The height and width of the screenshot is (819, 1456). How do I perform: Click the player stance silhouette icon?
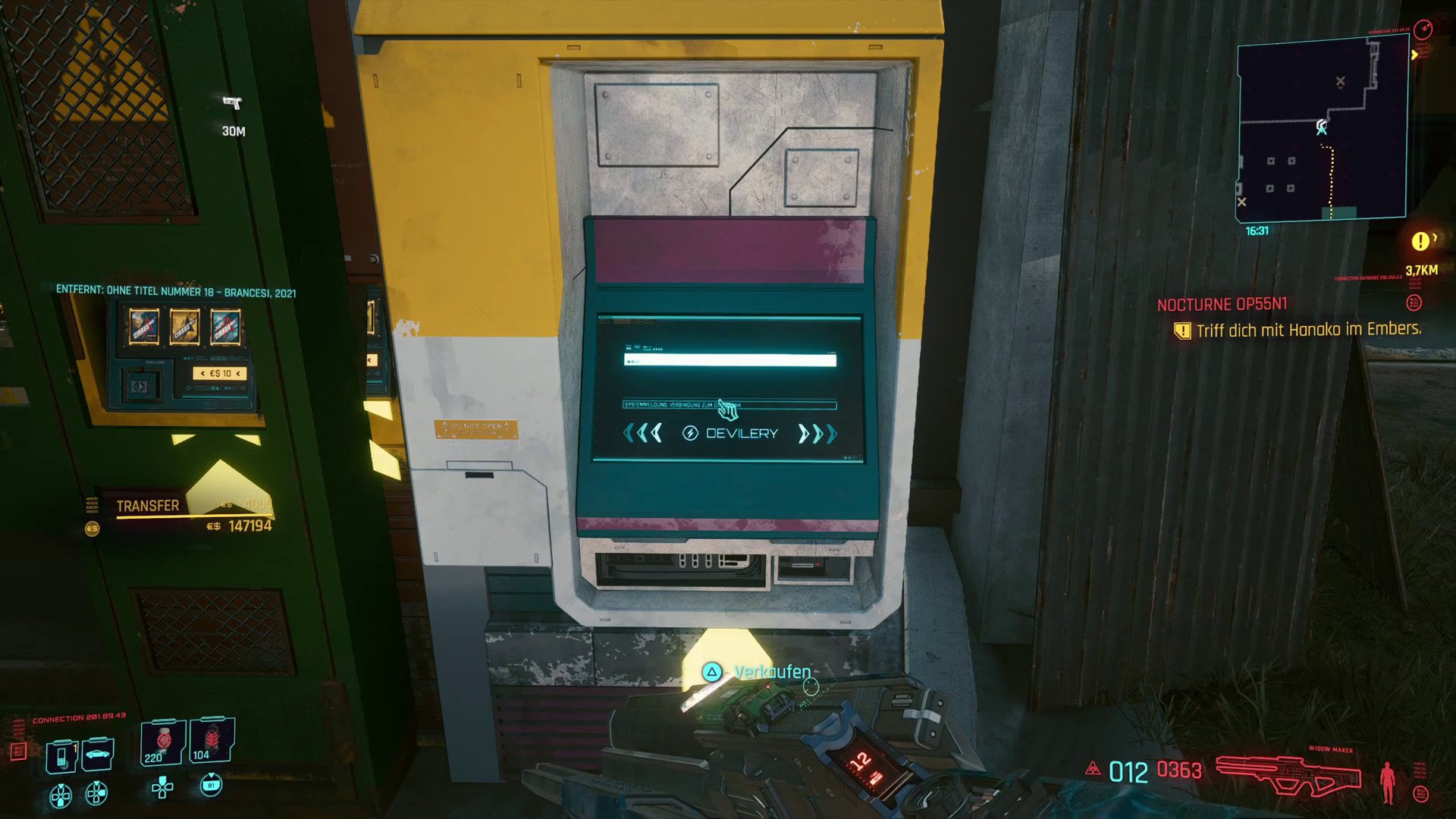pos(1387,782)
